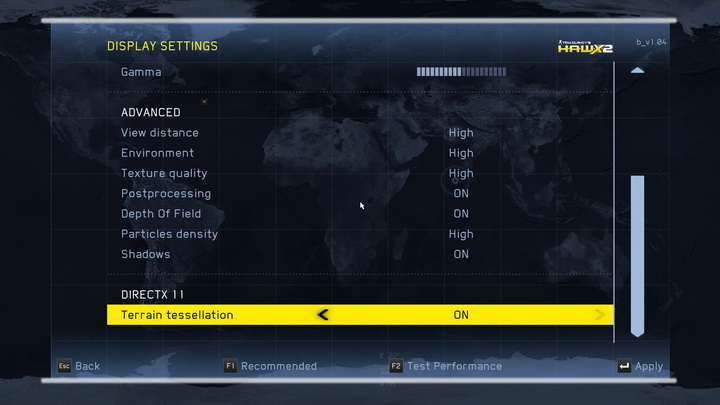720x405 pixels.
Task: Click the right arrow on Terrain tessellation
Action: click(x=600, y=315)
